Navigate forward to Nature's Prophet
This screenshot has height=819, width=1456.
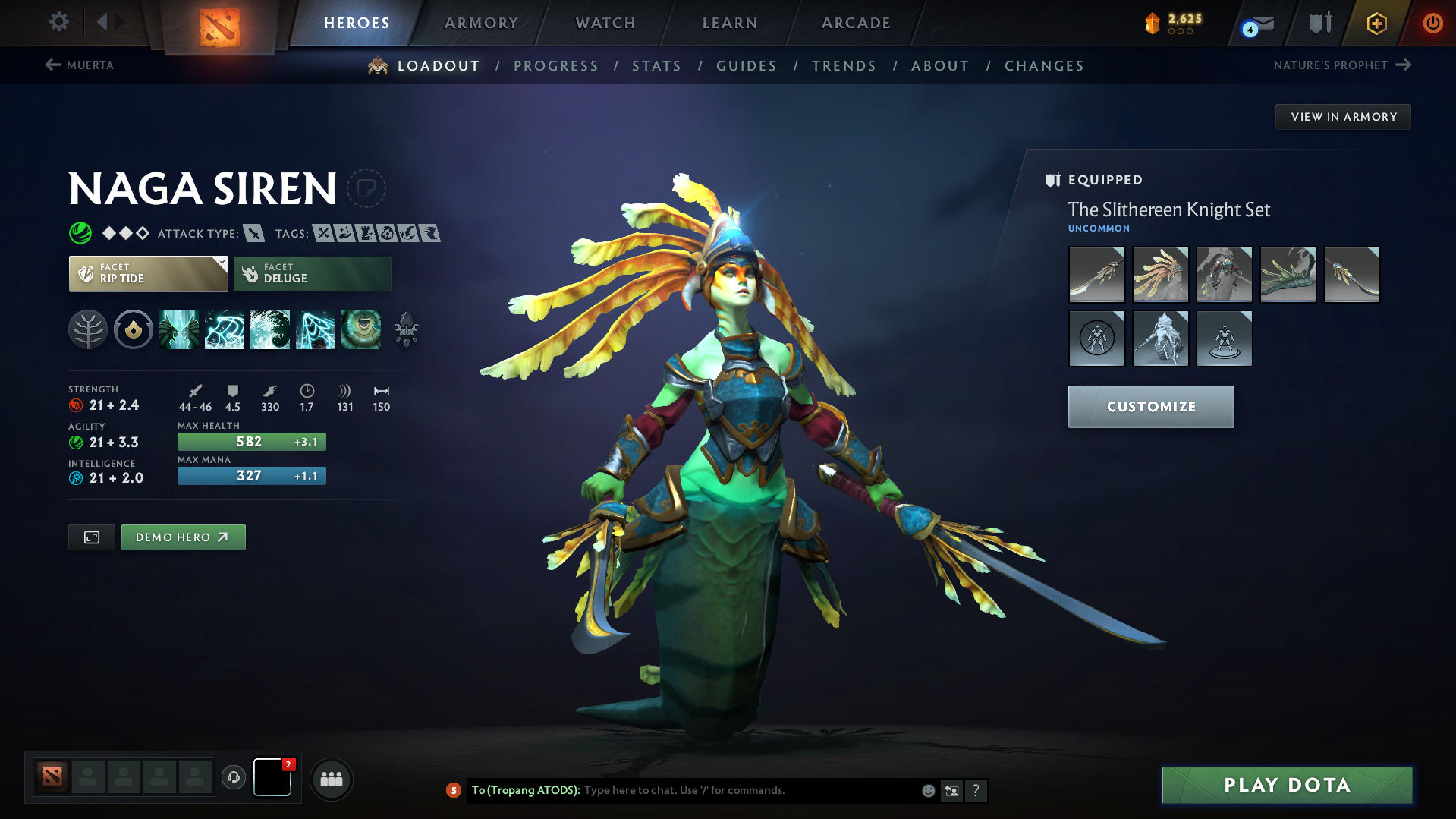(x=1341, y=65)
